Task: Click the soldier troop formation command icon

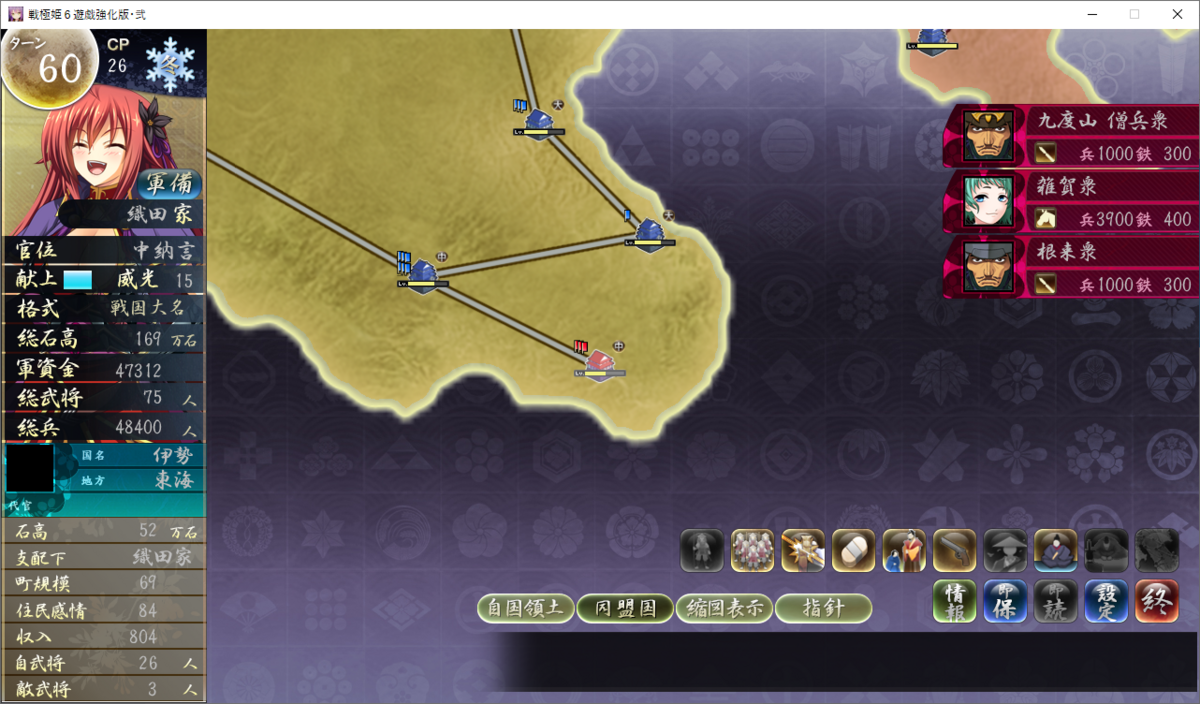Action: point(752,551)
